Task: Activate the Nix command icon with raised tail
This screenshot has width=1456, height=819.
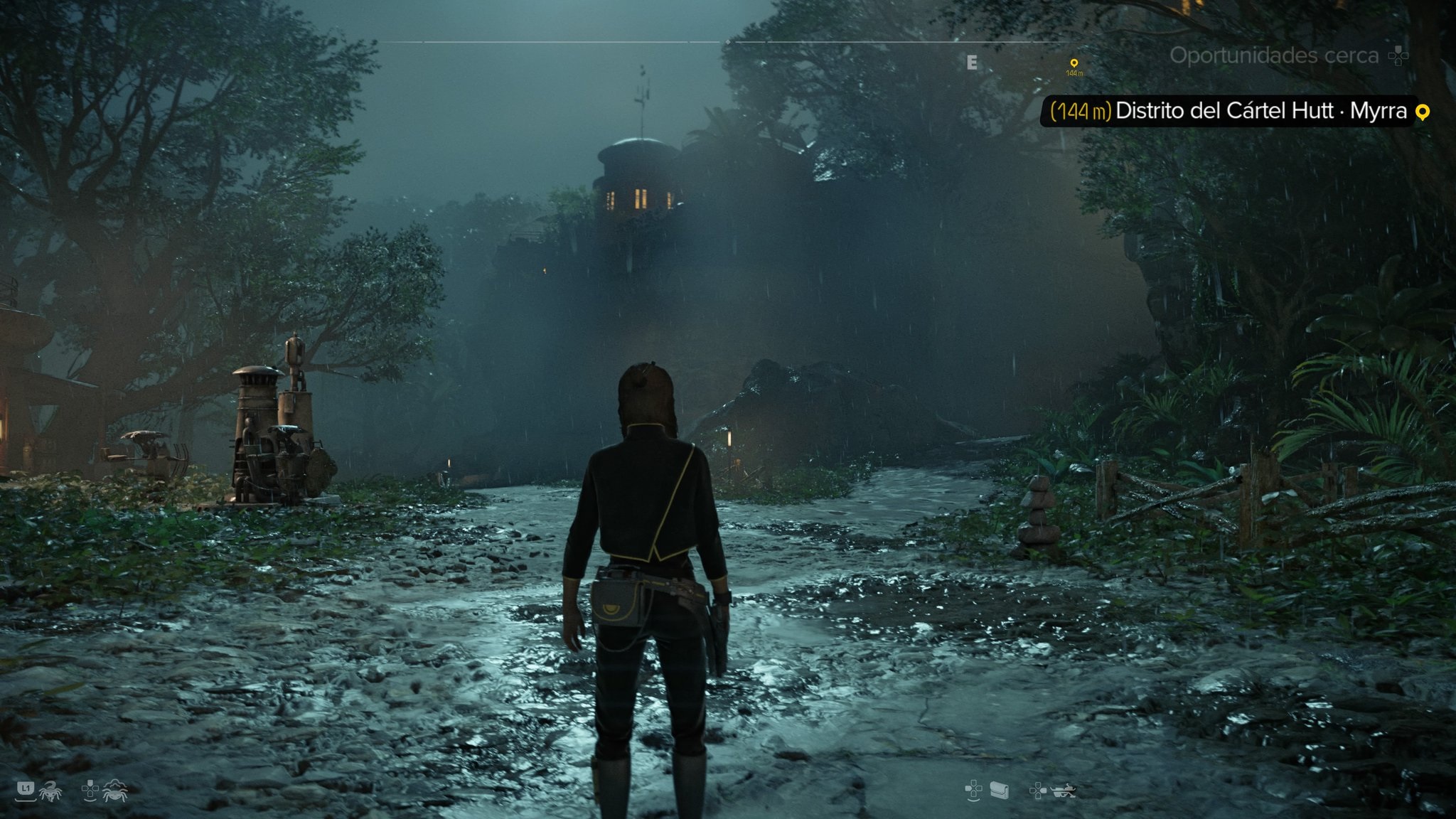Action: pyautogui.click(x=50, y=790)
